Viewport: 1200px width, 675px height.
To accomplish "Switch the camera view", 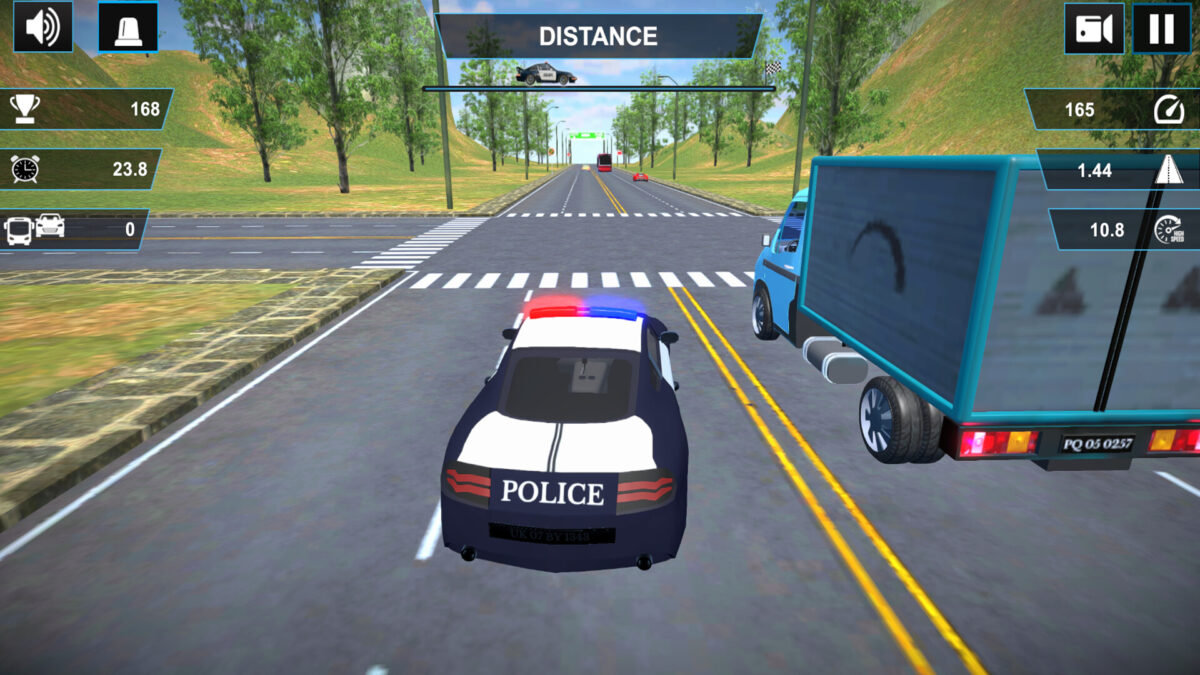I will (x=1094, y=28).
